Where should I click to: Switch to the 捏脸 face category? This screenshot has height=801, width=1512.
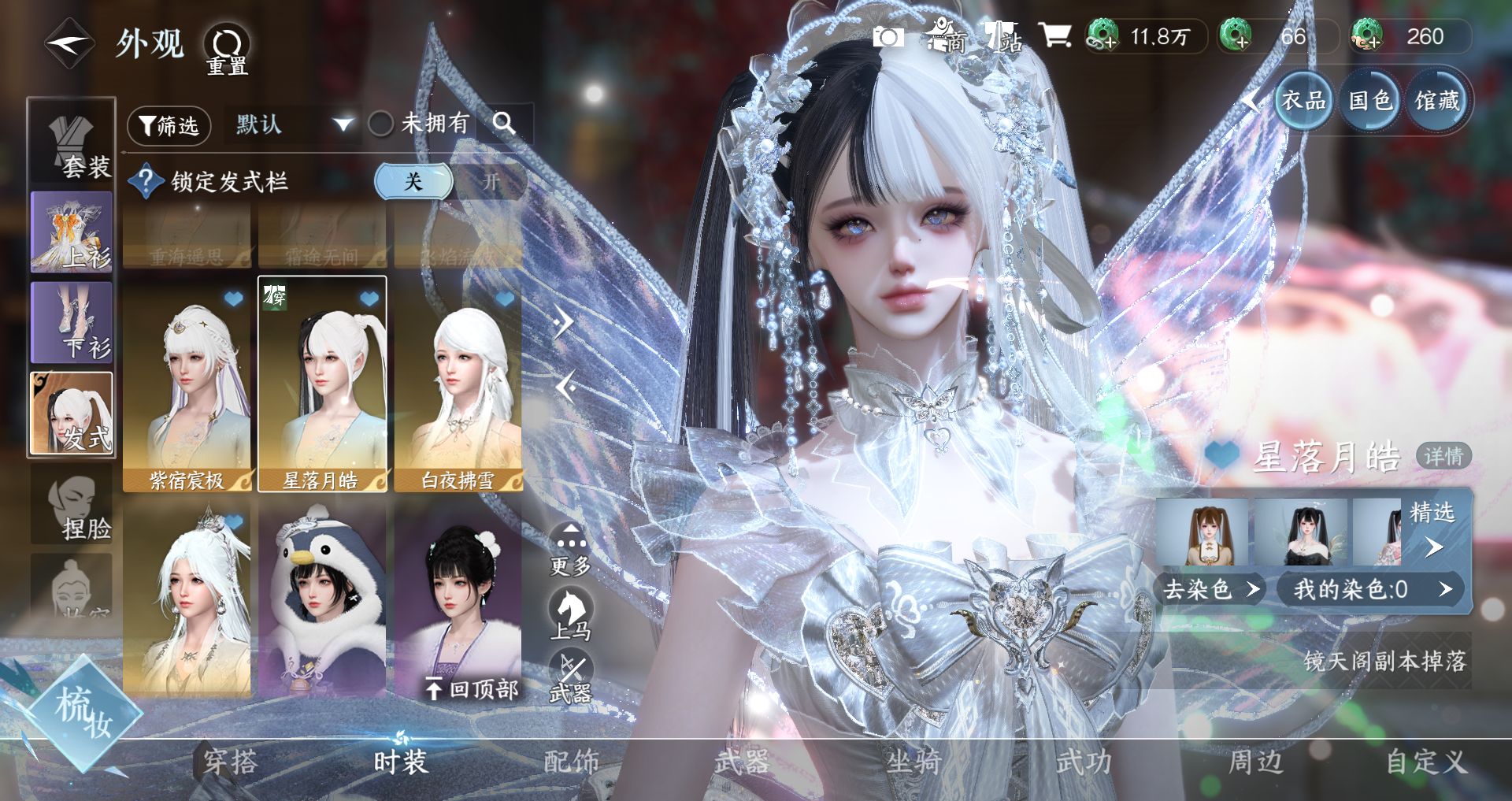[x=72, y=510]
